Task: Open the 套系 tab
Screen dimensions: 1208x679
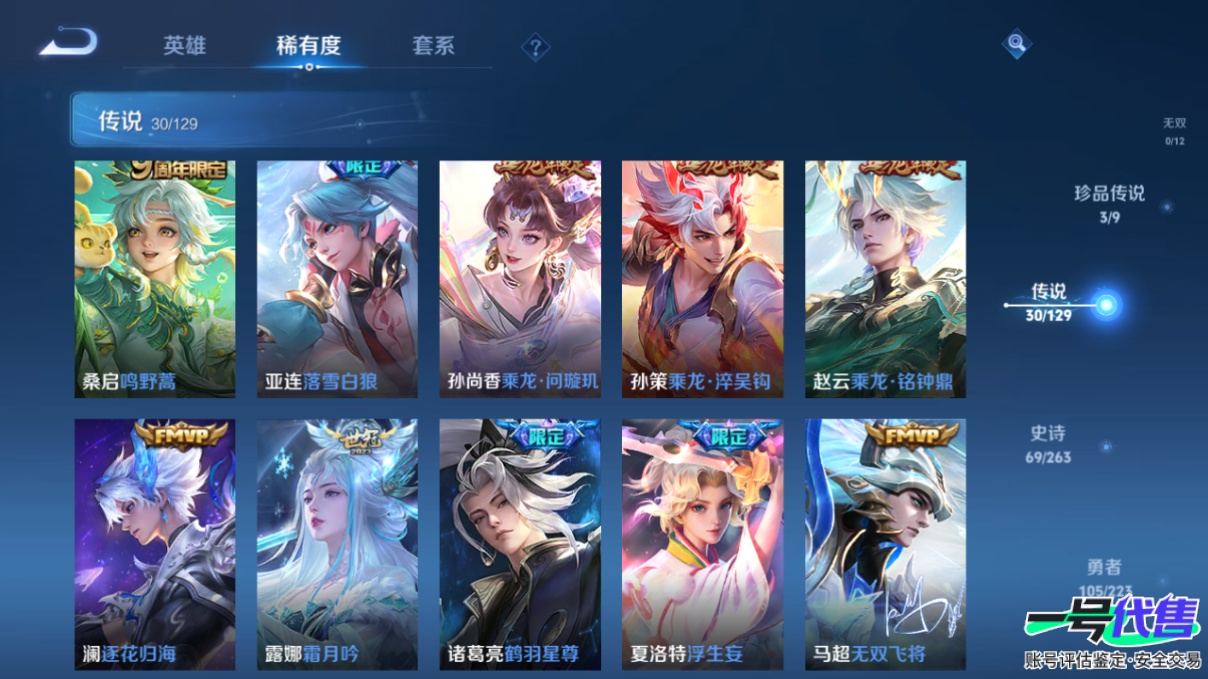Action: [433, 46]
